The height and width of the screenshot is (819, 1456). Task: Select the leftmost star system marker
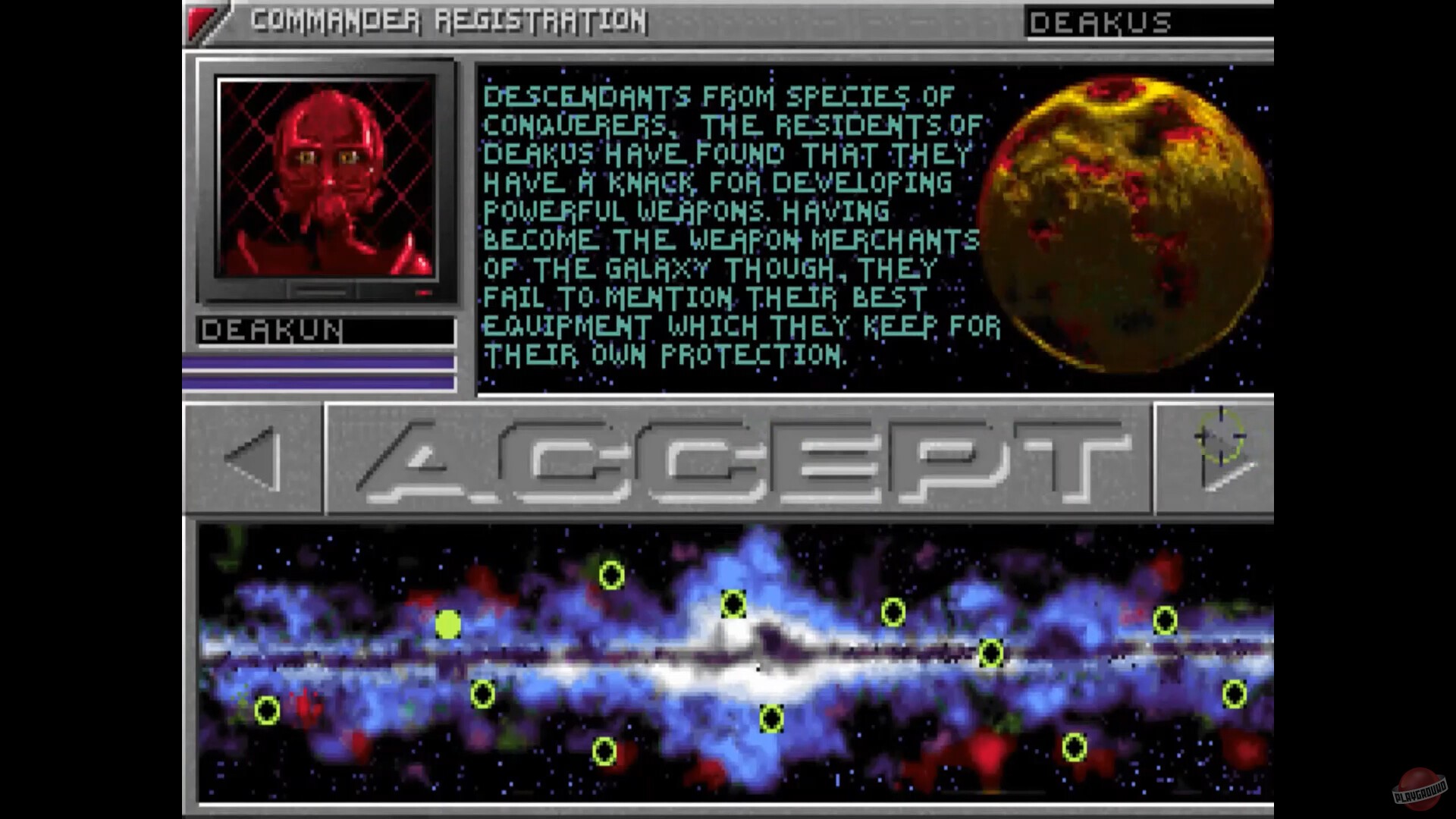(267, 711)
